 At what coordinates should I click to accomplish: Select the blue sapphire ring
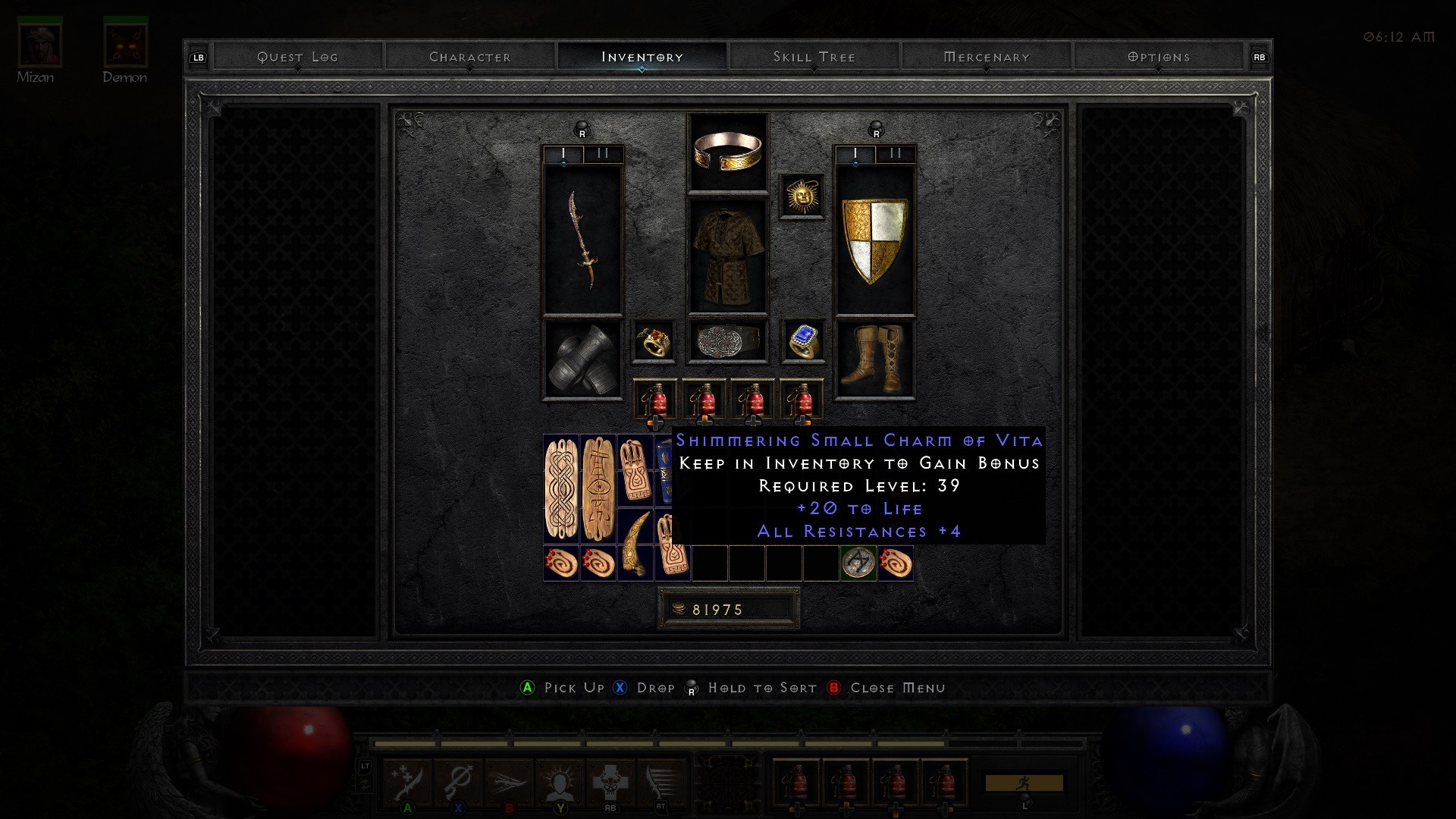coord(802,340)
